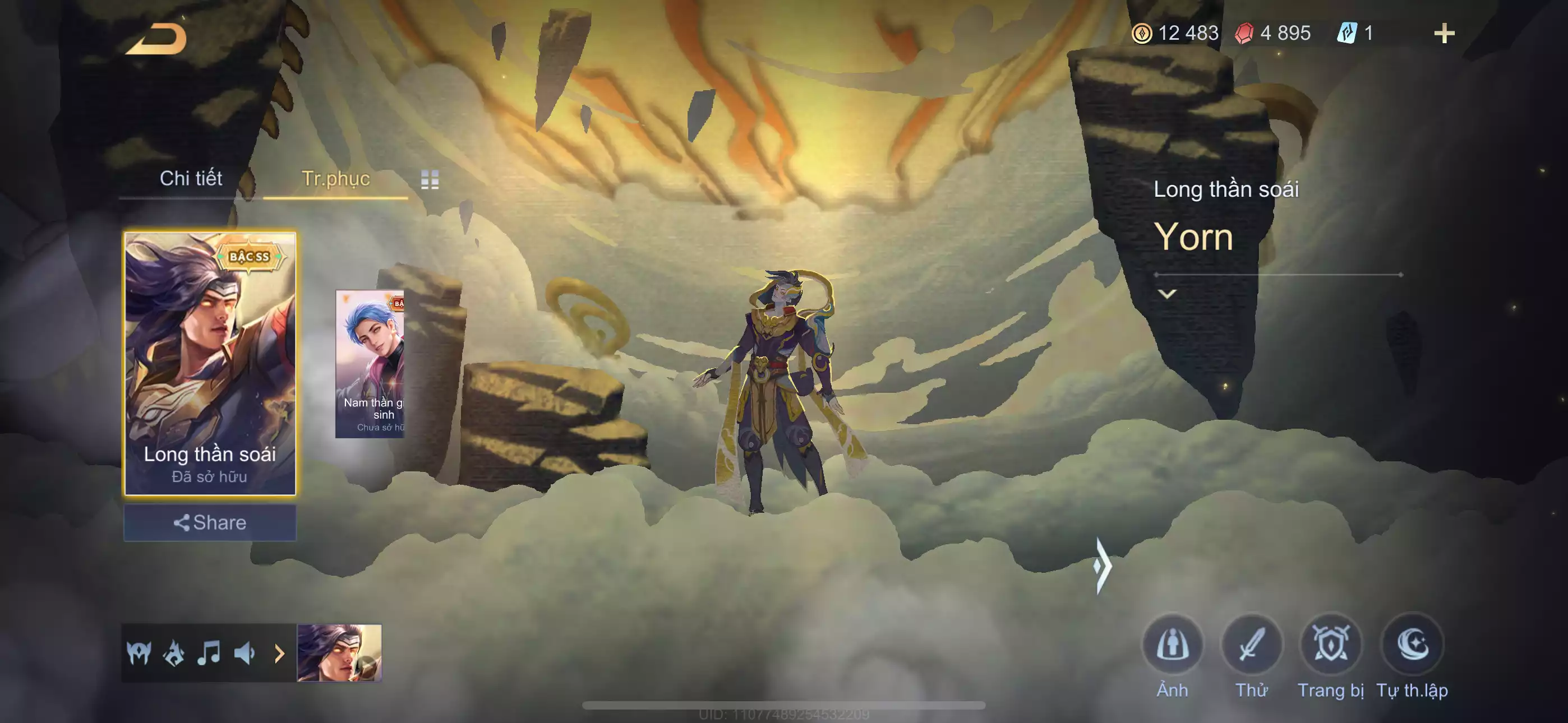The width and height of the screenshot is (1568, 723).
Task: Click the diamond arrow panel toggle
Action: pyautogui.click(x=1102, y=566)
